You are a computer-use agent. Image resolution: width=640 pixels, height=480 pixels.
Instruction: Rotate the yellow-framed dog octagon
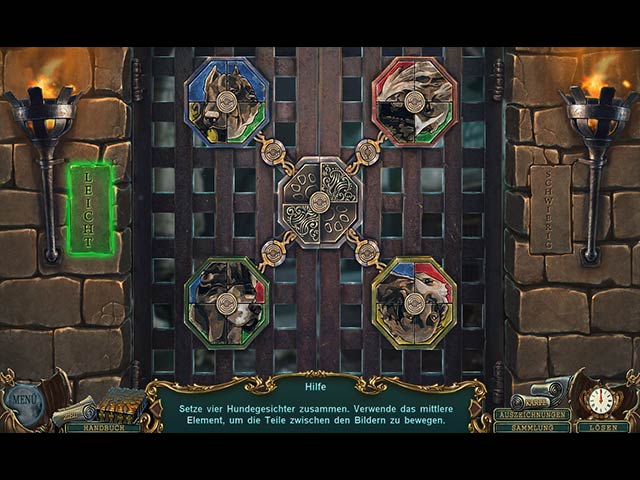tap(413, 301)
